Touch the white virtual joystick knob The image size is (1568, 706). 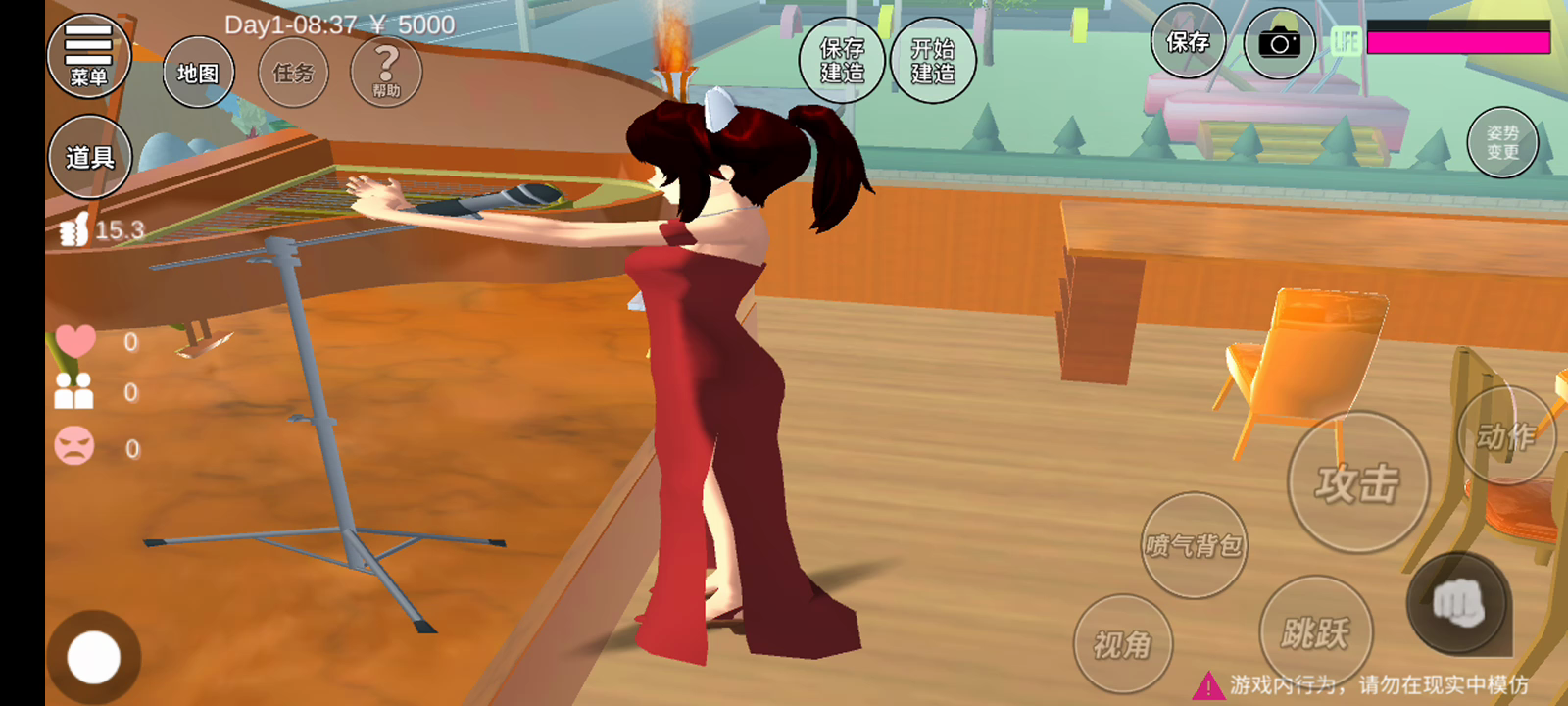click(x=94, y=657)
